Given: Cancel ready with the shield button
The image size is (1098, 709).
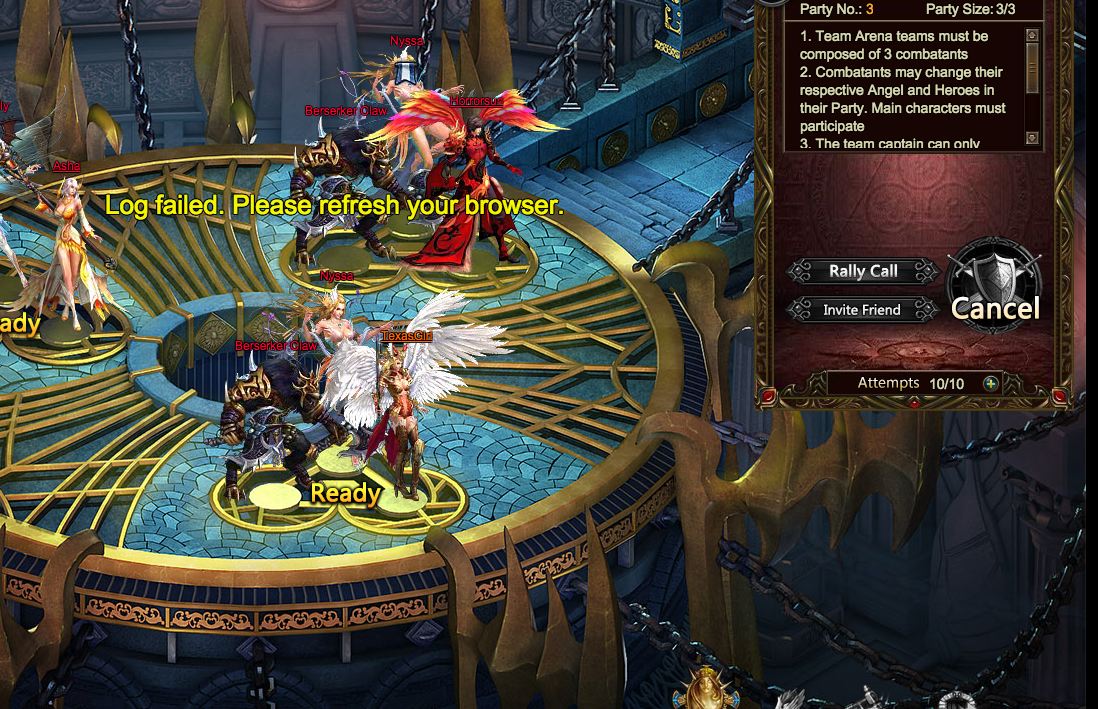Looking at the screenshot, I should click(995, 288).
